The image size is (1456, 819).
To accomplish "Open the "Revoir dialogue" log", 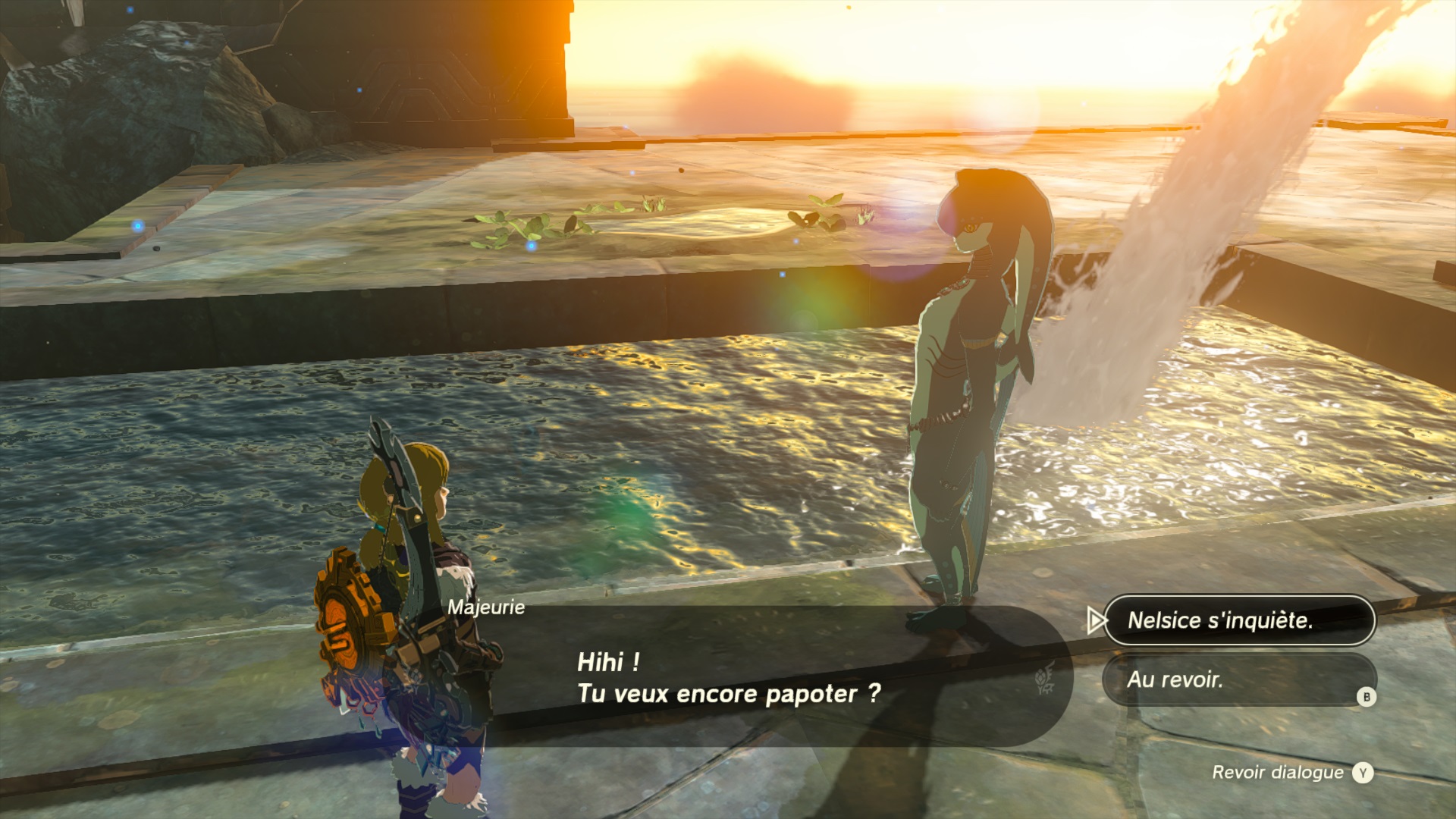I will 1291,773.
